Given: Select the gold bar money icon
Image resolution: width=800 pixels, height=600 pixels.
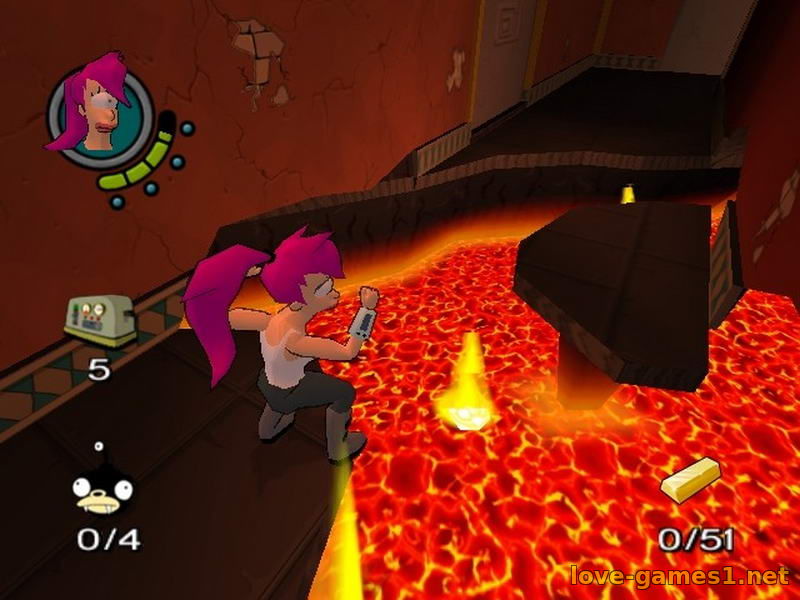Looking at the screenshot, I should [x=690, y=480].
